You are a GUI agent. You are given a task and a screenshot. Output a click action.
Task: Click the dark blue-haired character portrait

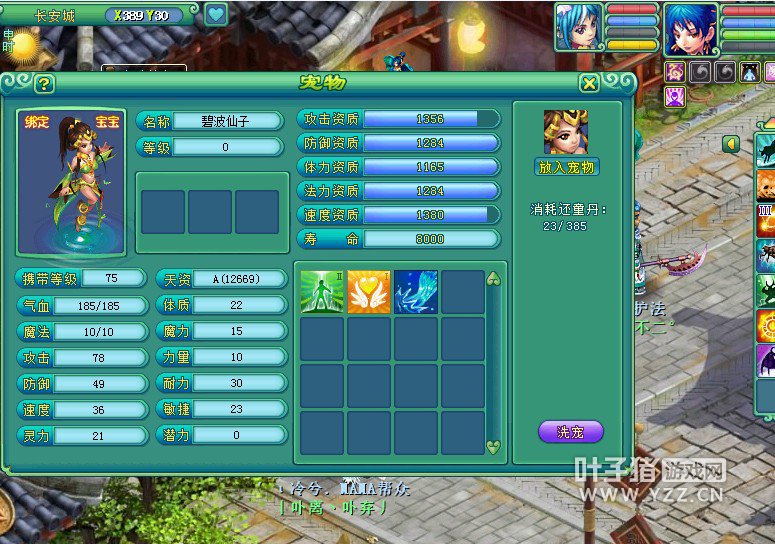coord(691,28)
